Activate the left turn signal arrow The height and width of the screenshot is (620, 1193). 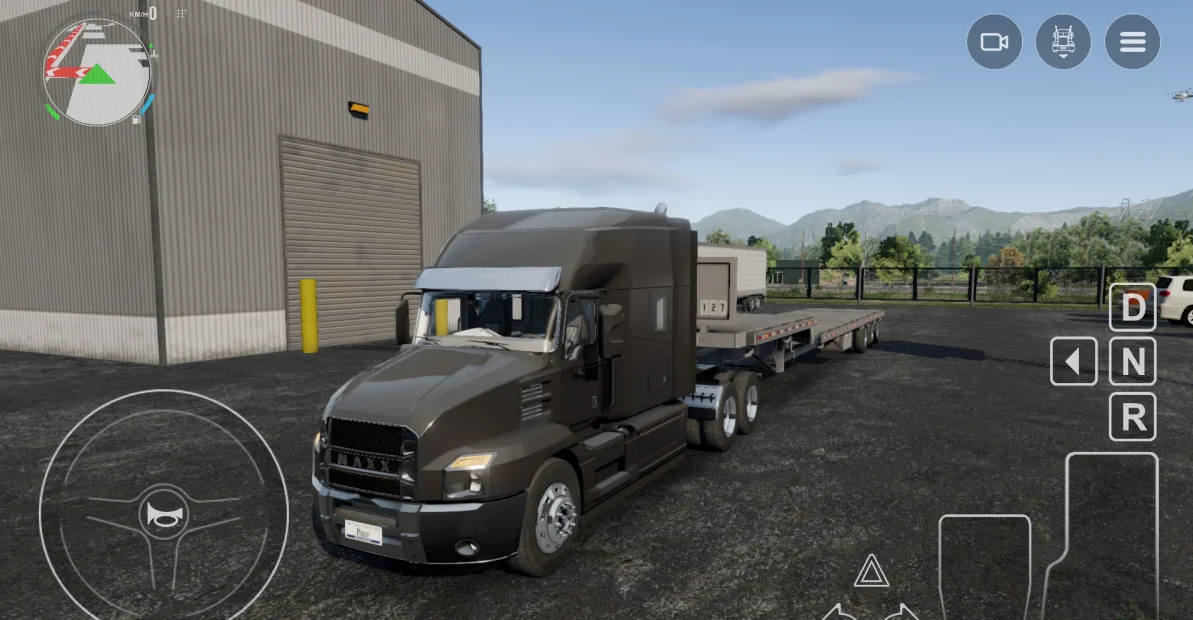click(x=839, y=611)
